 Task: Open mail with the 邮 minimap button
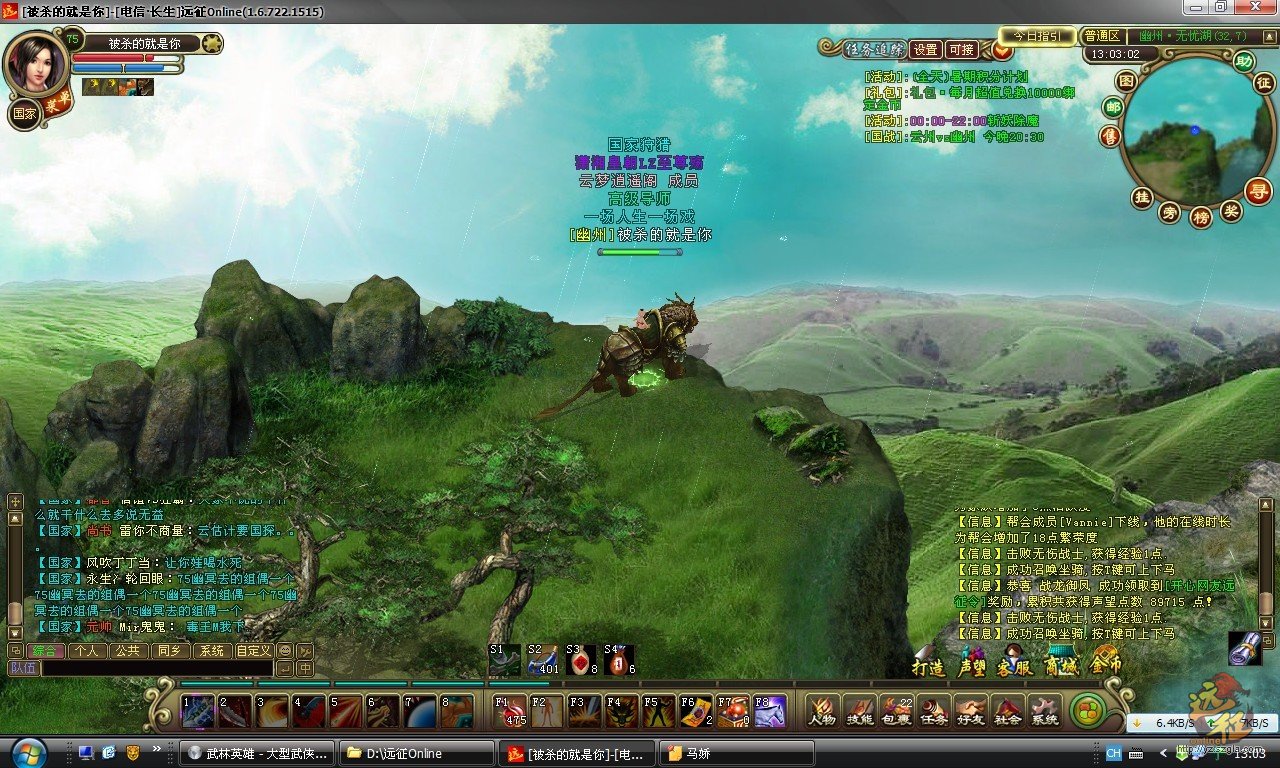(1112, 108)
